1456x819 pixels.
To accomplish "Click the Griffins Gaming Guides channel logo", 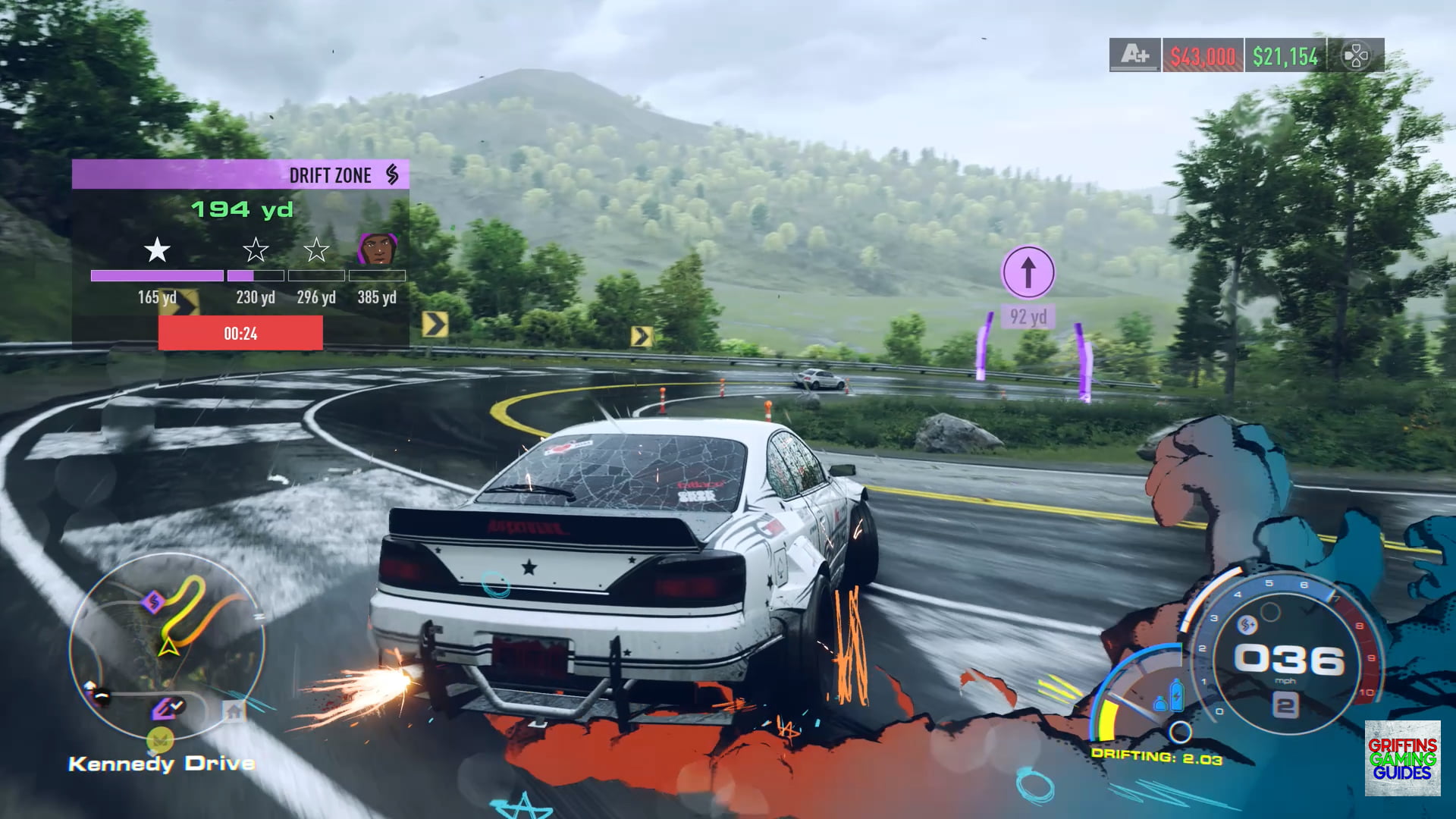I will point(1402,758).
